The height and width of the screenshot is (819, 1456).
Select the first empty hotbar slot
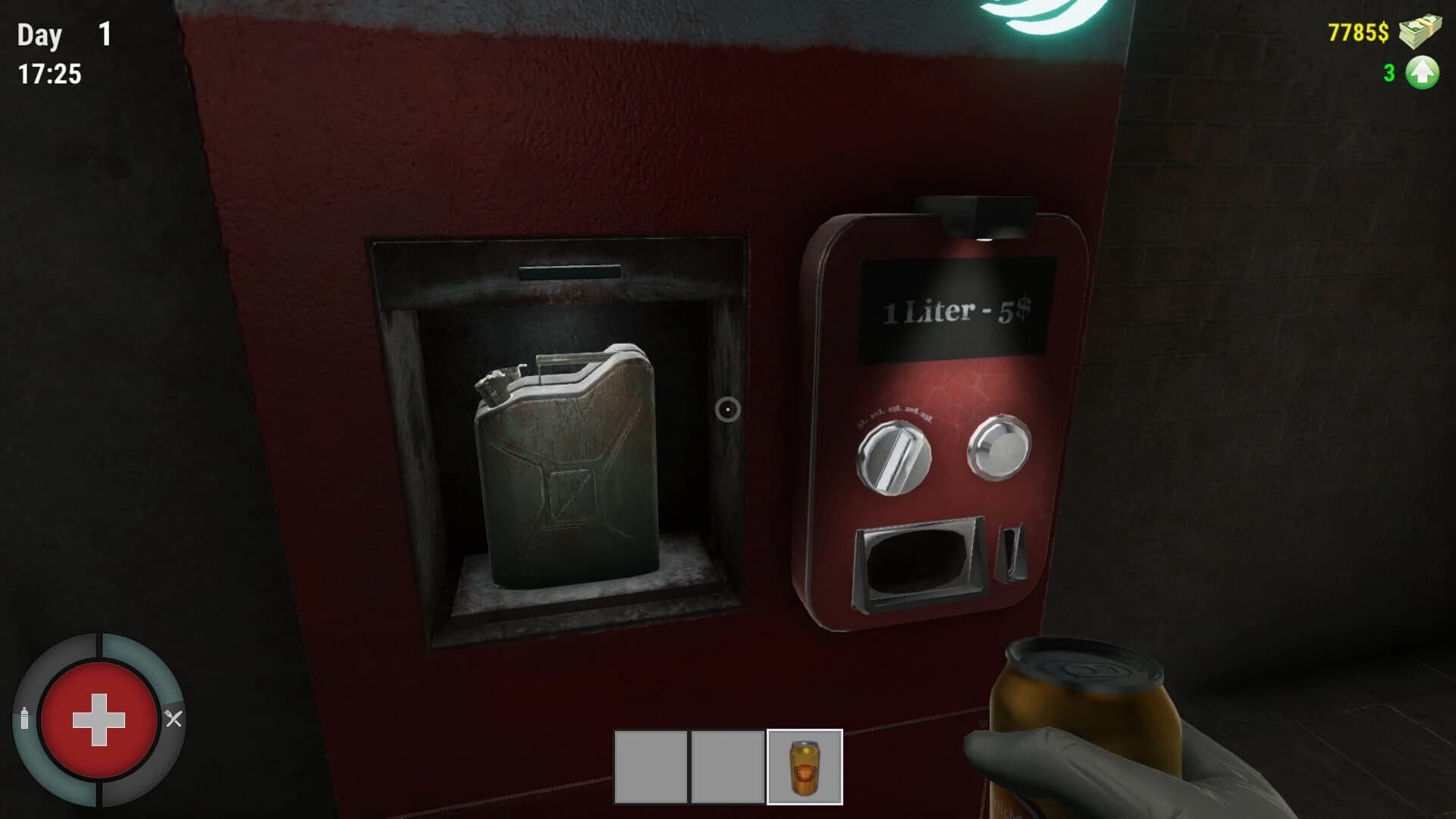click(x=652, y=768)
